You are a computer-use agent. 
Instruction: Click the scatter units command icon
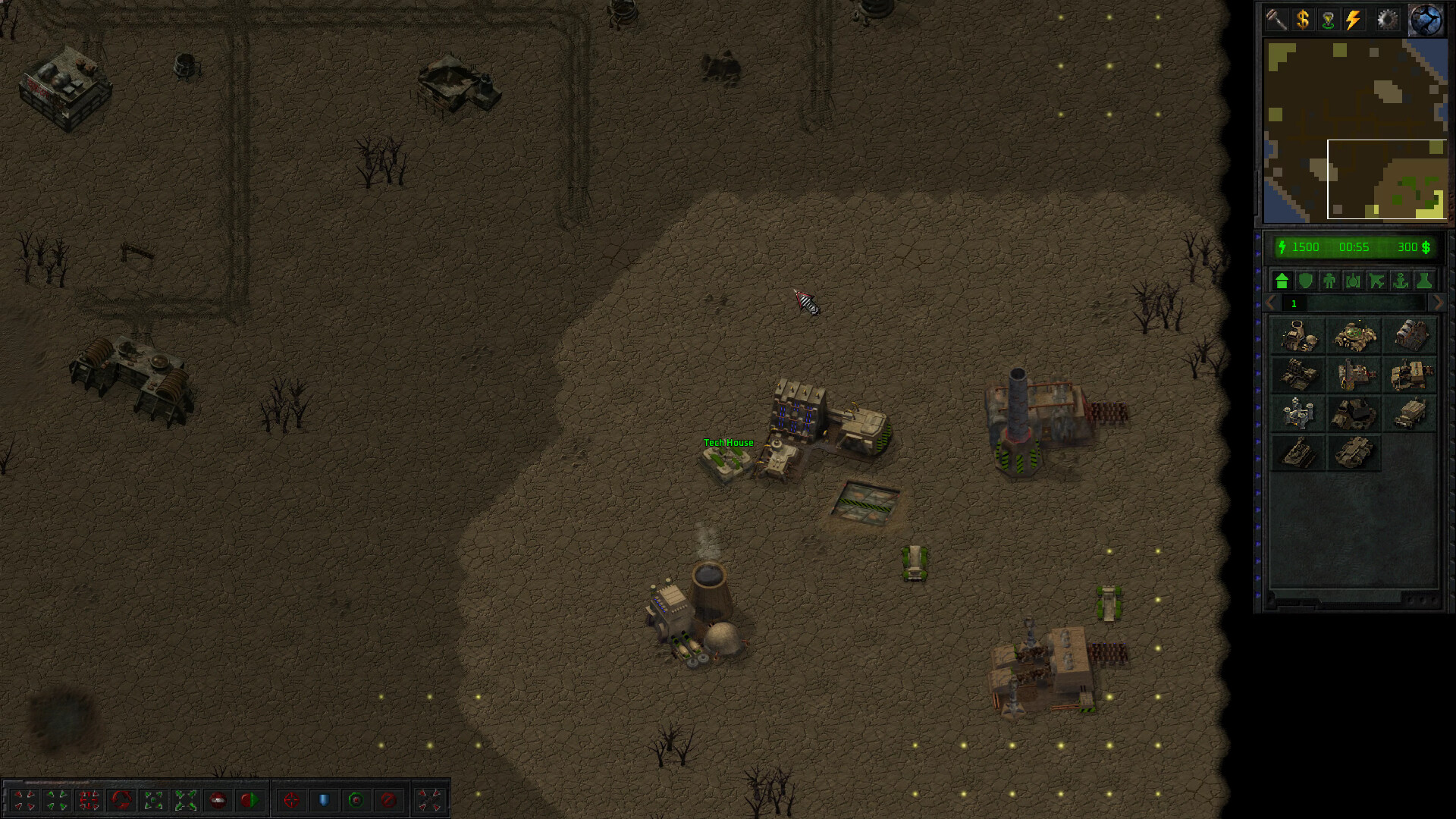[186, 799]
